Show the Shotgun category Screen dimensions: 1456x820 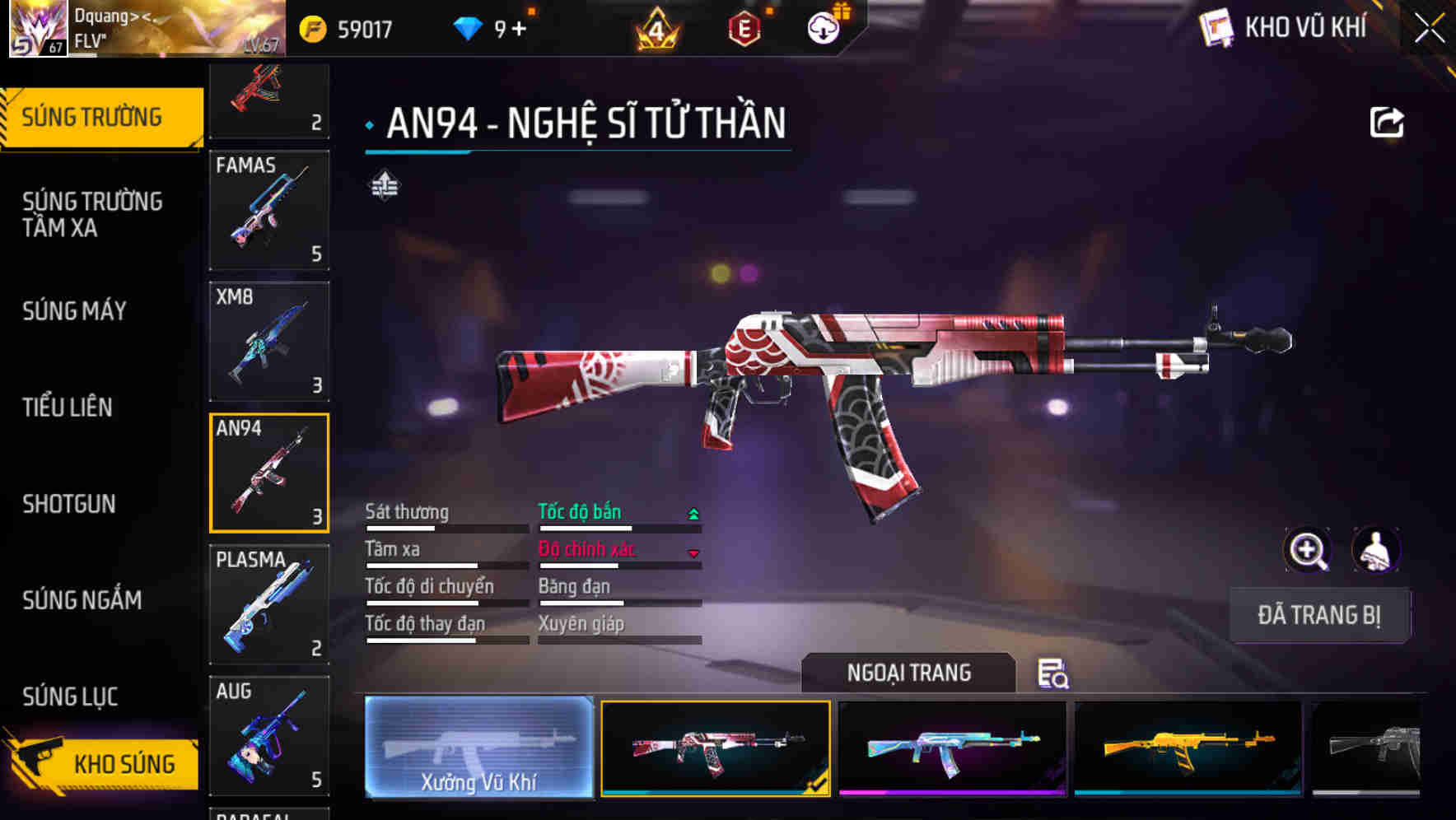(69, 504)
